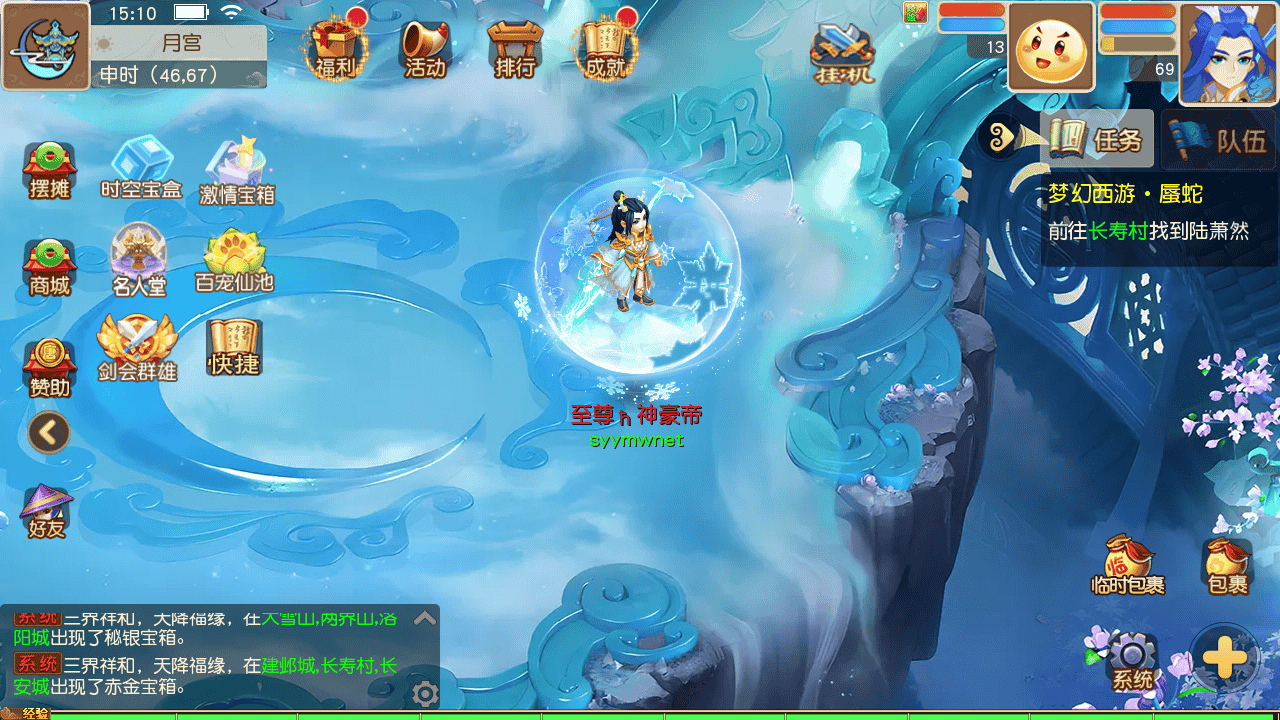1280x720 pixels.
Task: Show the 排行 ranking board
Action: tap(515, 47)
